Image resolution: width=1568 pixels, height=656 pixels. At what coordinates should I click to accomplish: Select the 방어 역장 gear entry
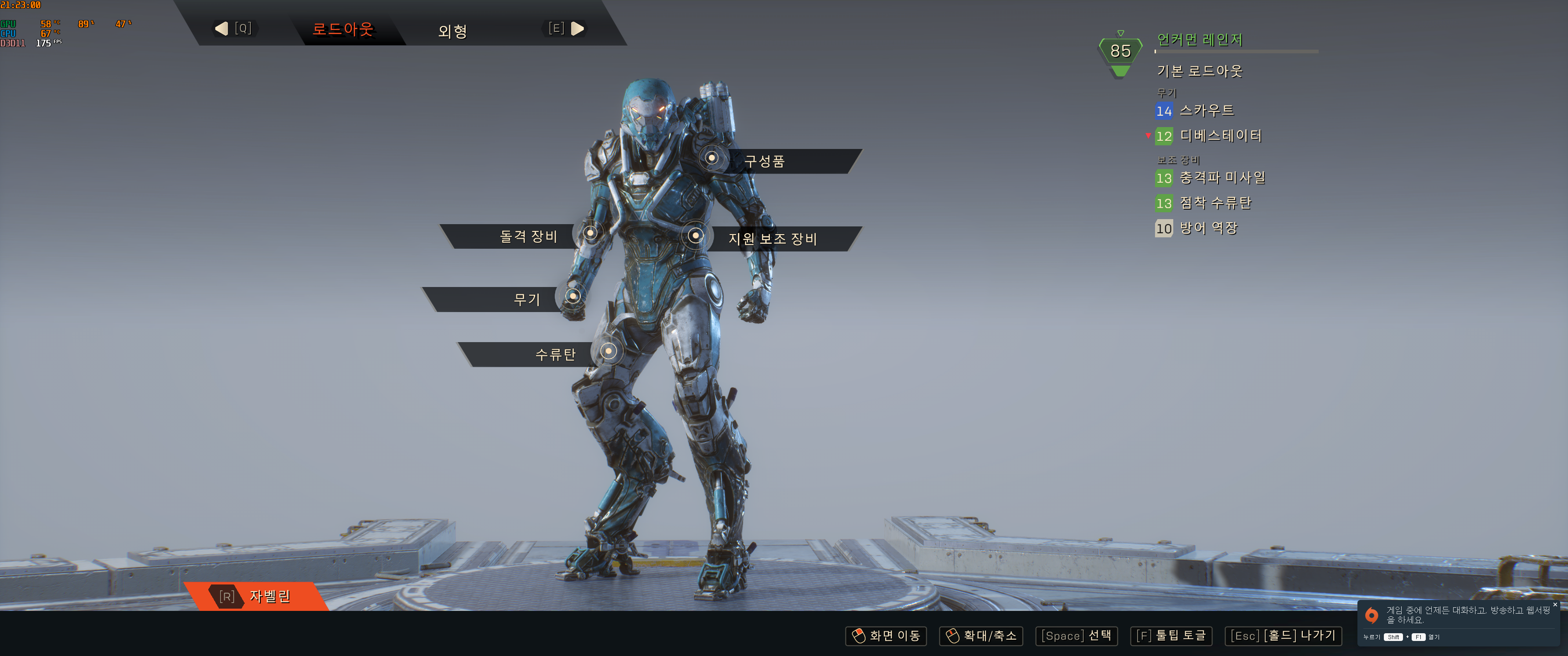click(1208, 228)
